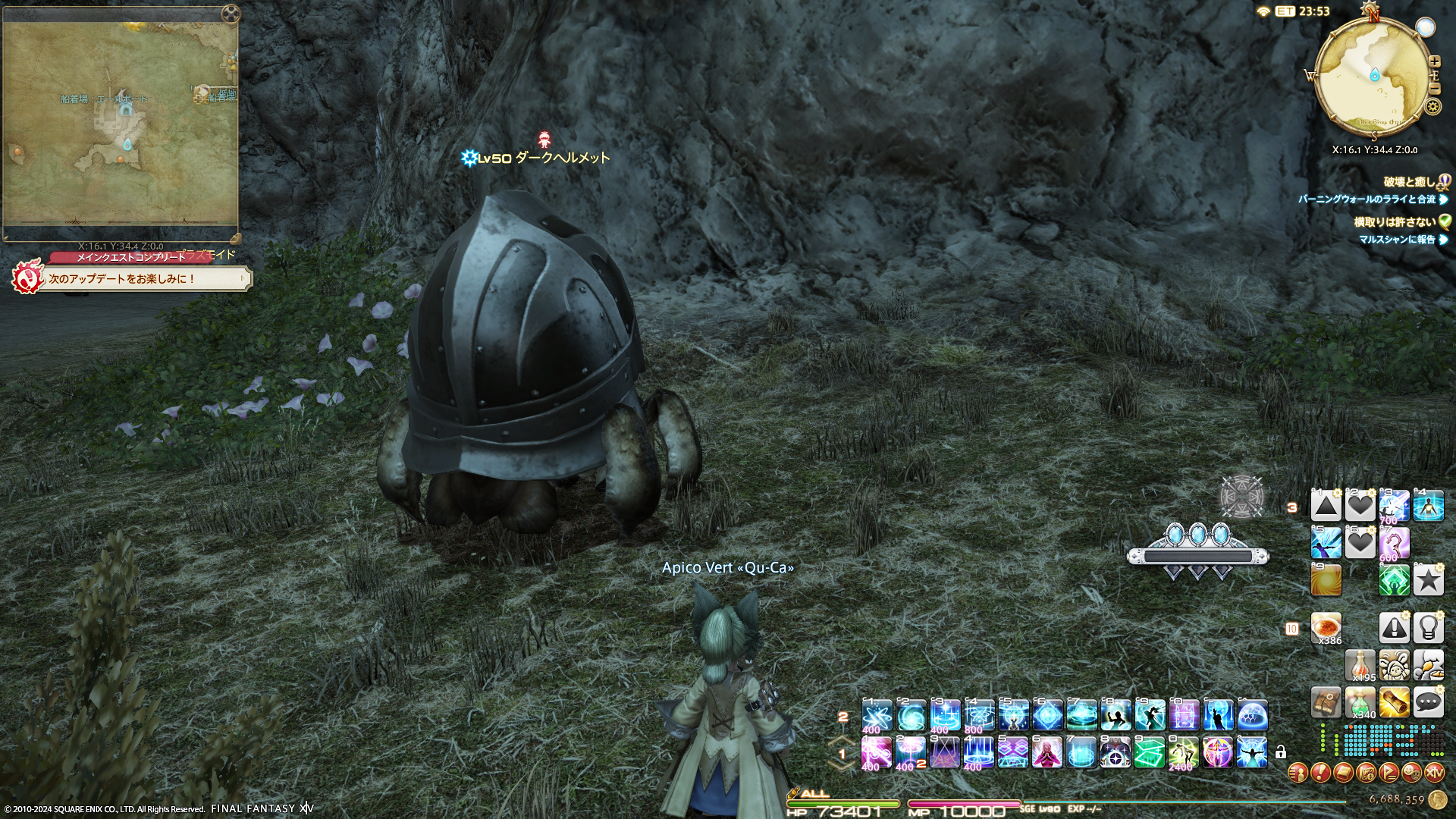Zoom in the circular minimap
This screenshot has height=819, width=1456.
coord(1434,61)
